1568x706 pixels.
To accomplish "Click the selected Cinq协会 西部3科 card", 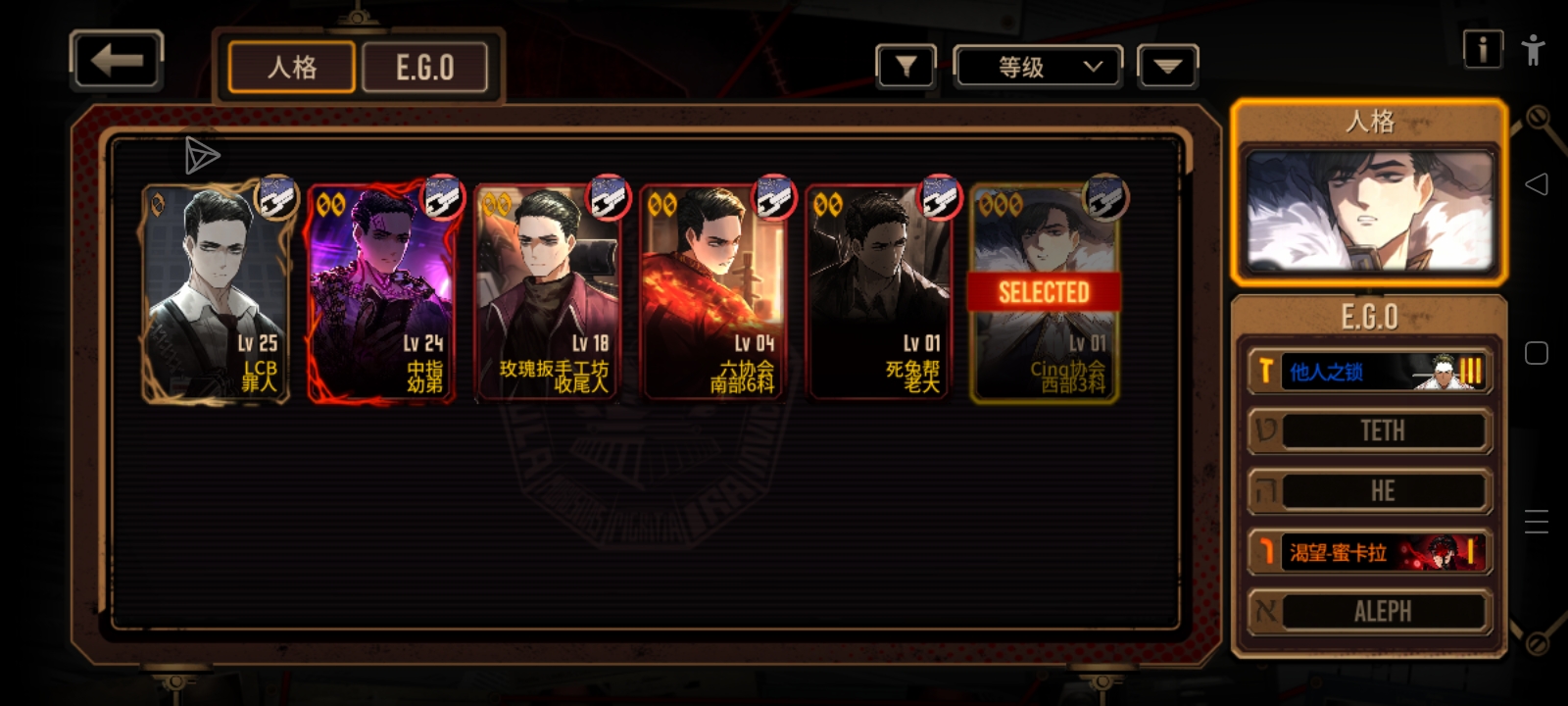I will coord(1045,292).
